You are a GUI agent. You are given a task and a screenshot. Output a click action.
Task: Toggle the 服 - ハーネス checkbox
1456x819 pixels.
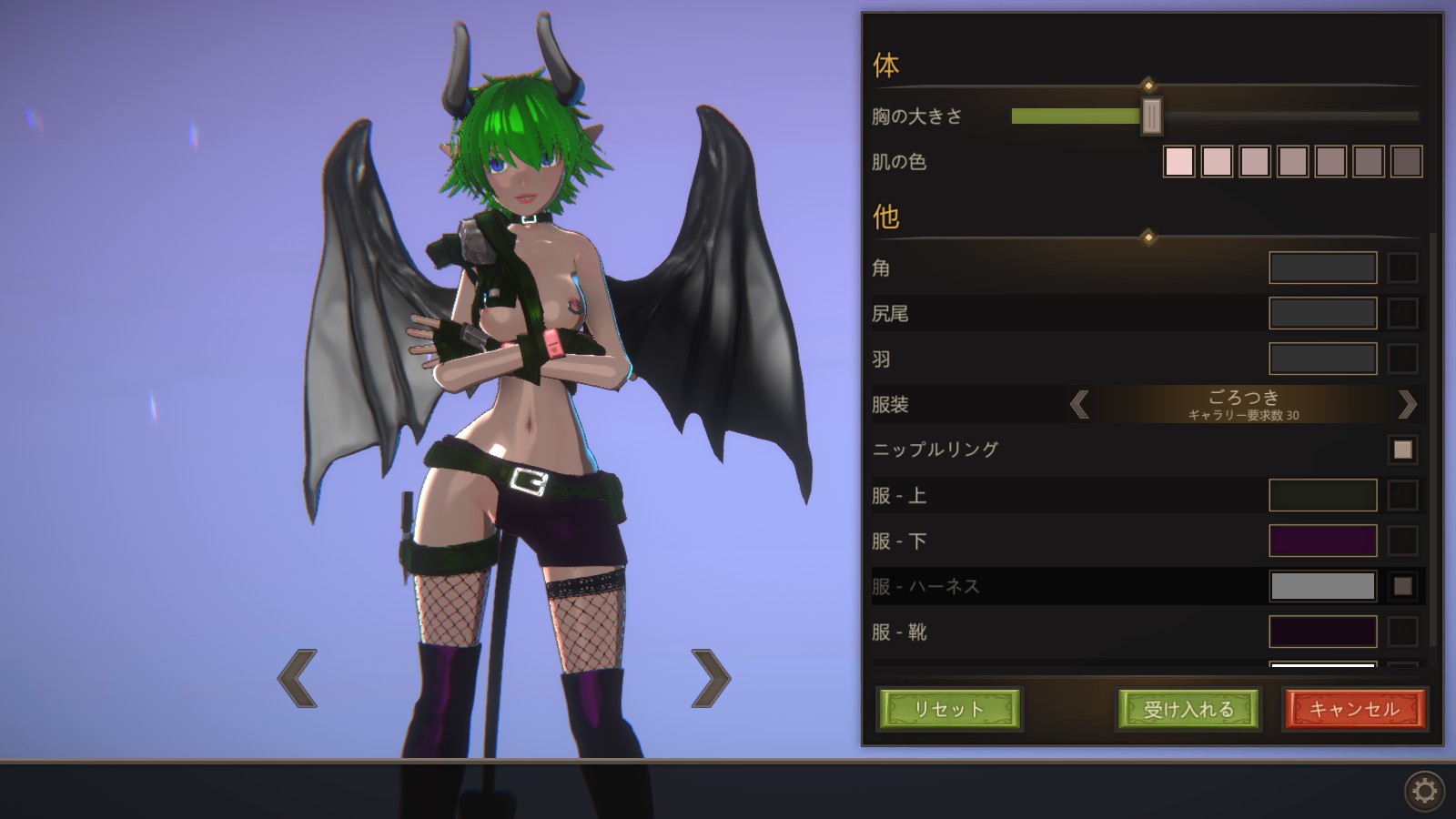pyautogui.click(x=1402, y=586)
